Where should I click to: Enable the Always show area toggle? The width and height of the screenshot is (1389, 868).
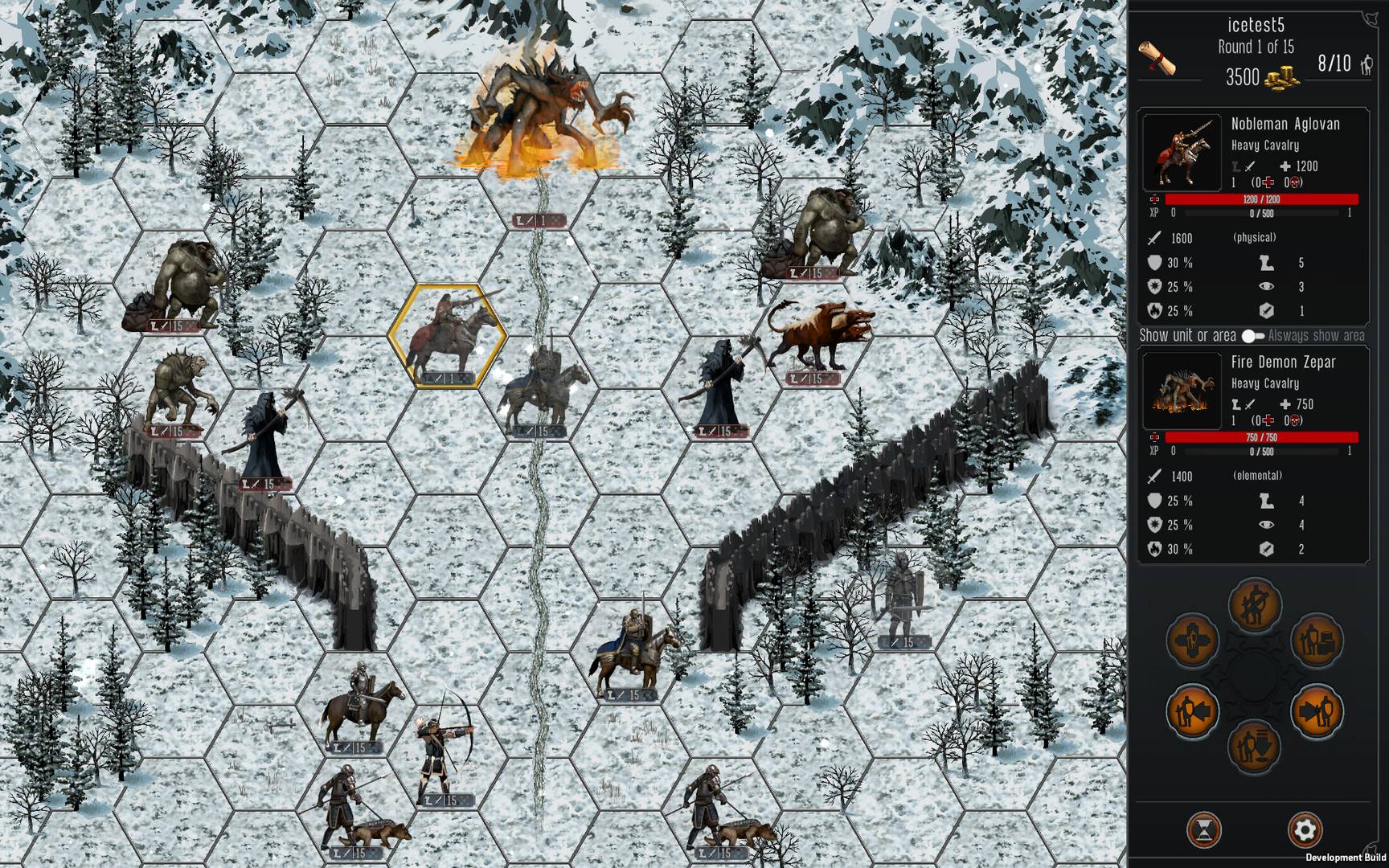click(1252, 335)
